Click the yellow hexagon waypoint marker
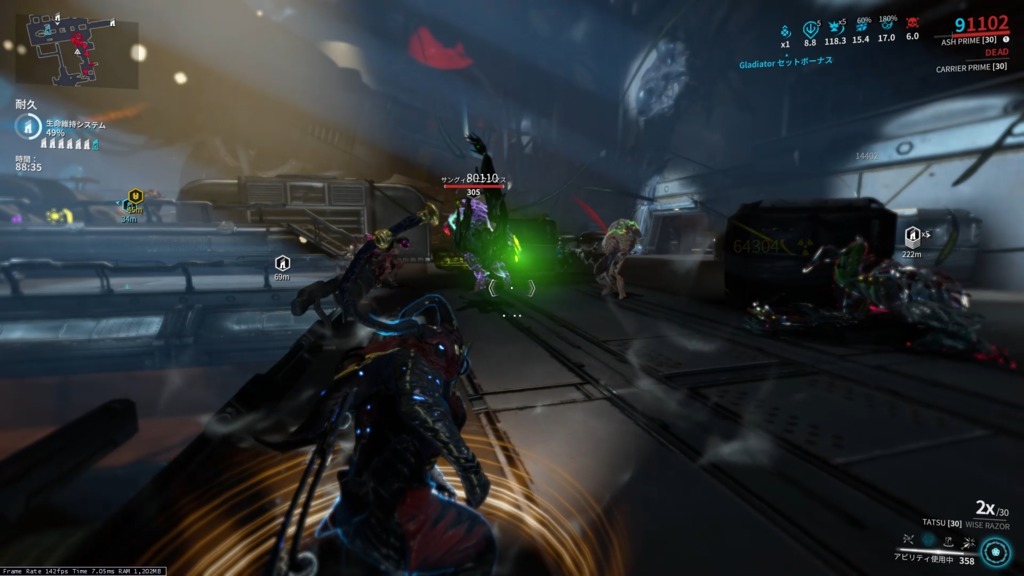Viewport: 1024px width, 576px height. [x=135, y=196]
